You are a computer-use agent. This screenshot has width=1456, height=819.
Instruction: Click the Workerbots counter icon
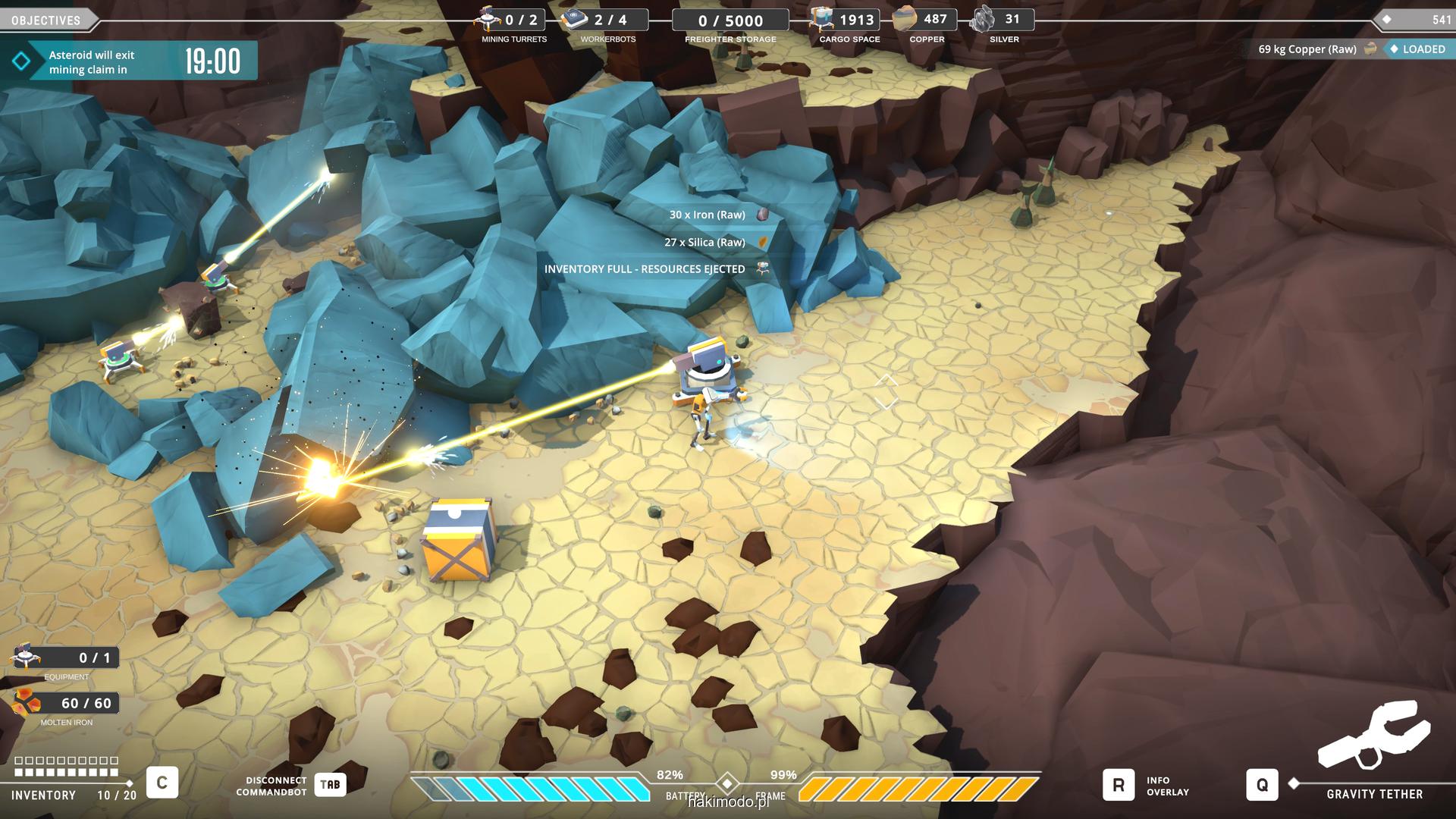pyautogui.click(x=576, y=19)
